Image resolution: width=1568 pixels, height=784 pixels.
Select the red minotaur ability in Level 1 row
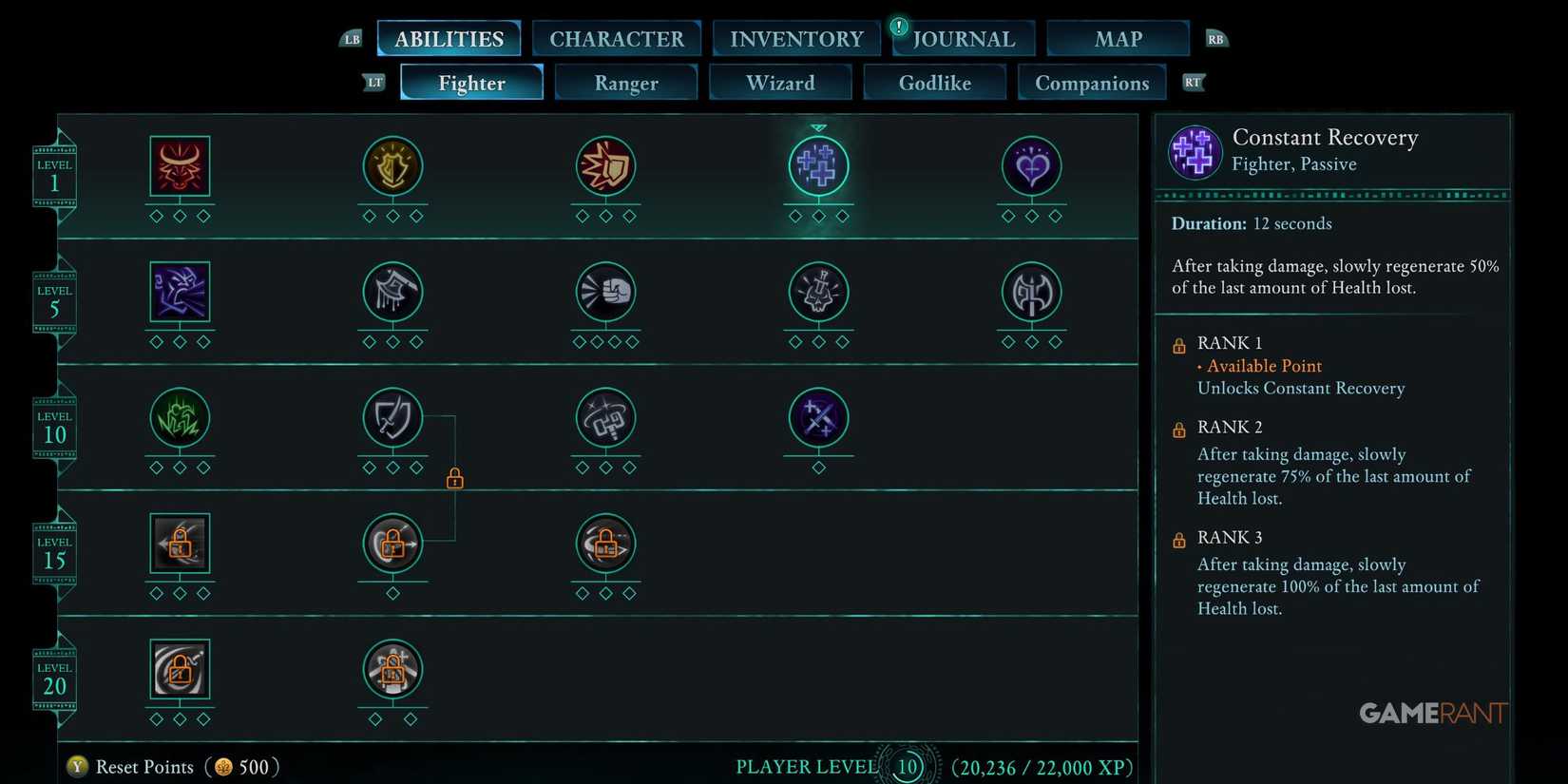coord(180,165)
